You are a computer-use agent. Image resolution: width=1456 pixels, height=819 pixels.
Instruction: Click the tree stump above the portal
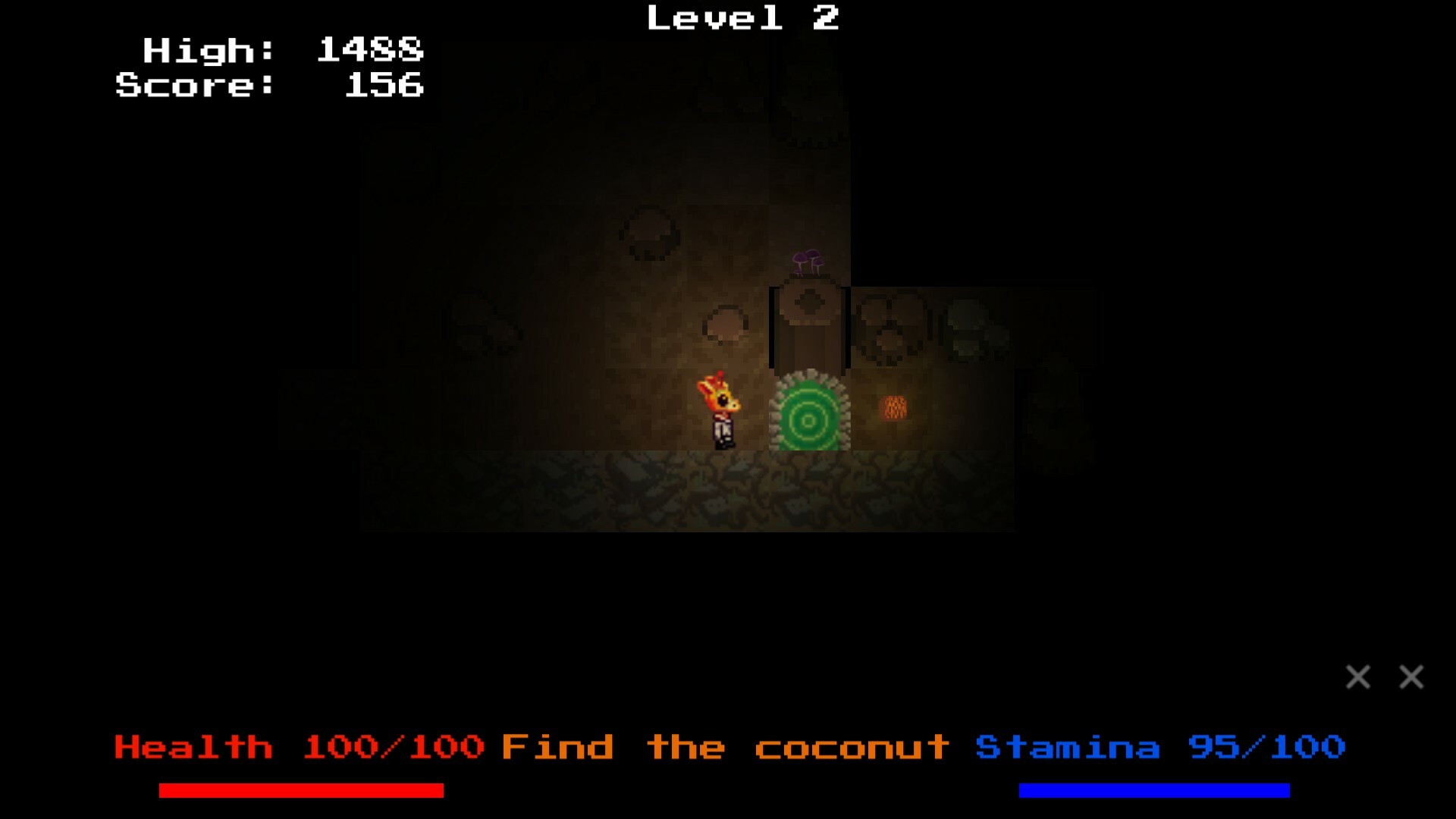pos(808,326)
